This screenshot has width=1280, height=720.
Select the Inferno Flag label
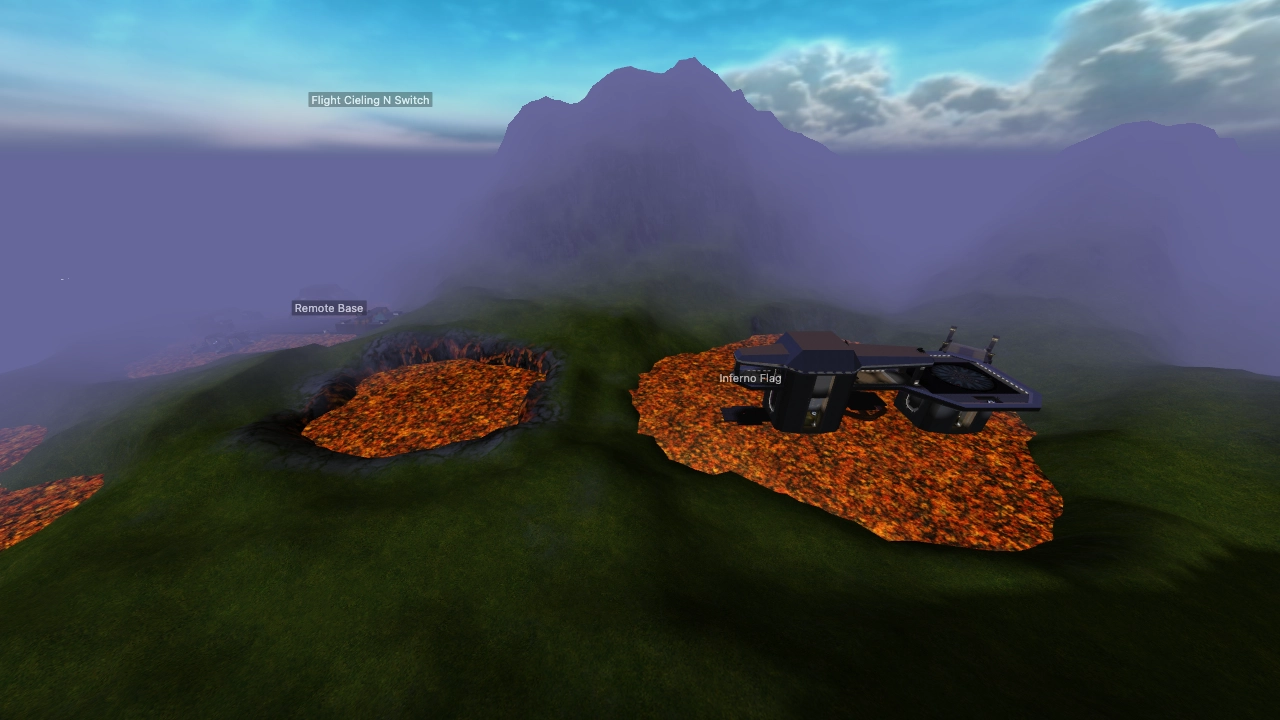tap(751, 379)
